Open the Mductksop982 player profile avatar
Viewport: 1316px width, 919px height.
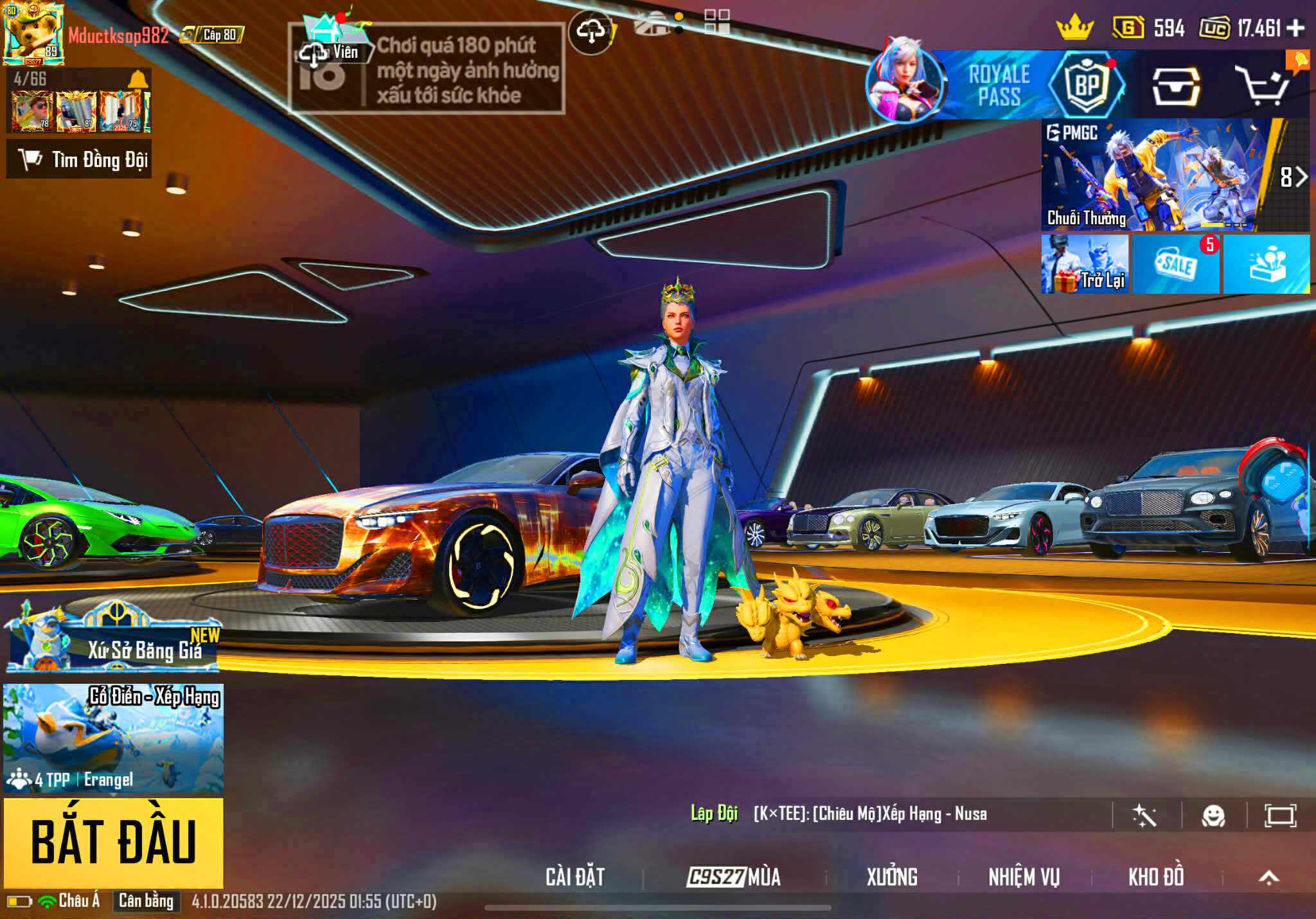tap(33, 33)
